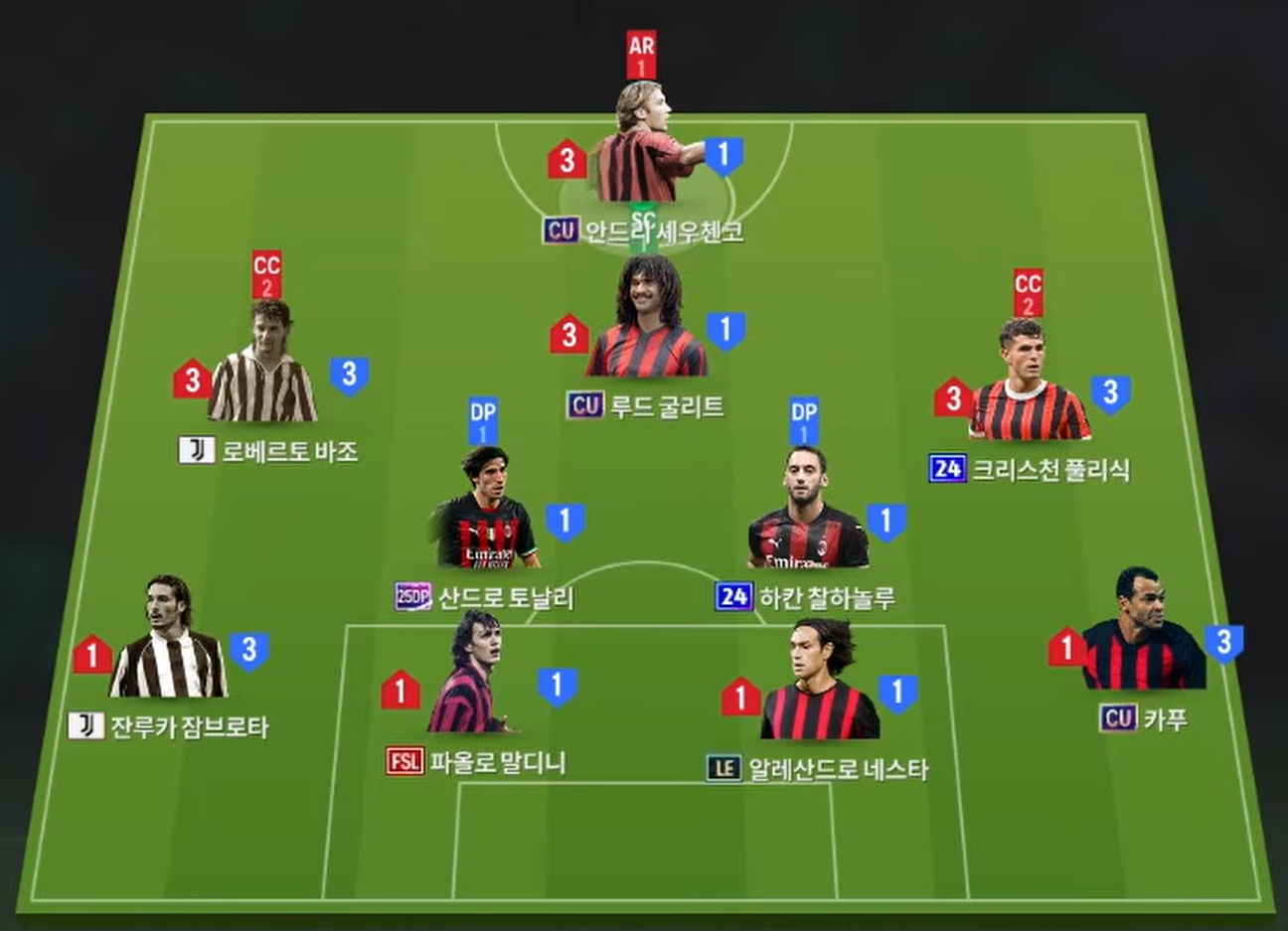Screen dimensions: 1288x931
Task: Select left back Gianluca Zambrotta
Action: click(x=169, y=641)
